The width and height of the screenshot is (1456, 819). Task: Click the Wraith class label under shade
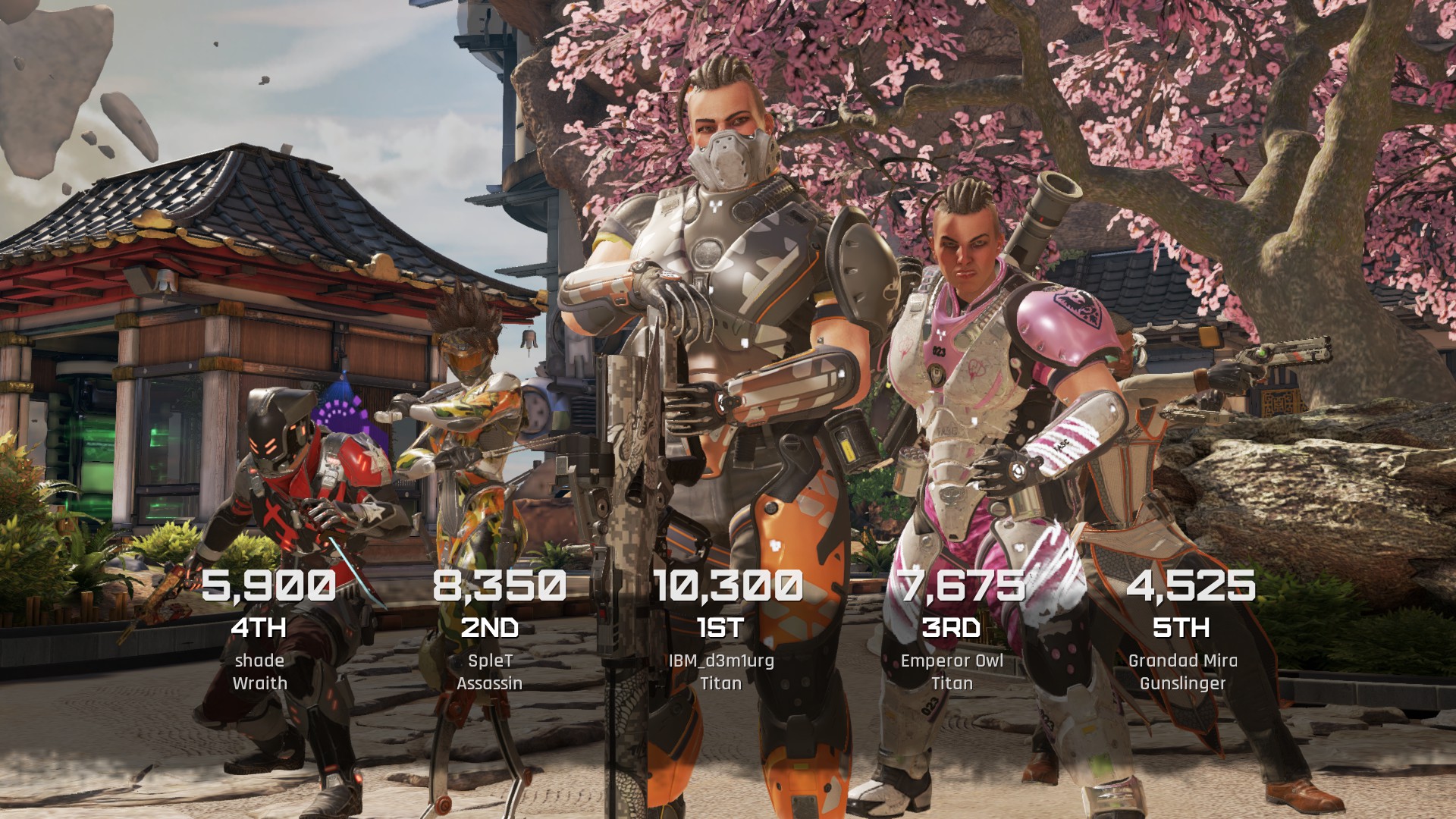[x=259, y=683]
